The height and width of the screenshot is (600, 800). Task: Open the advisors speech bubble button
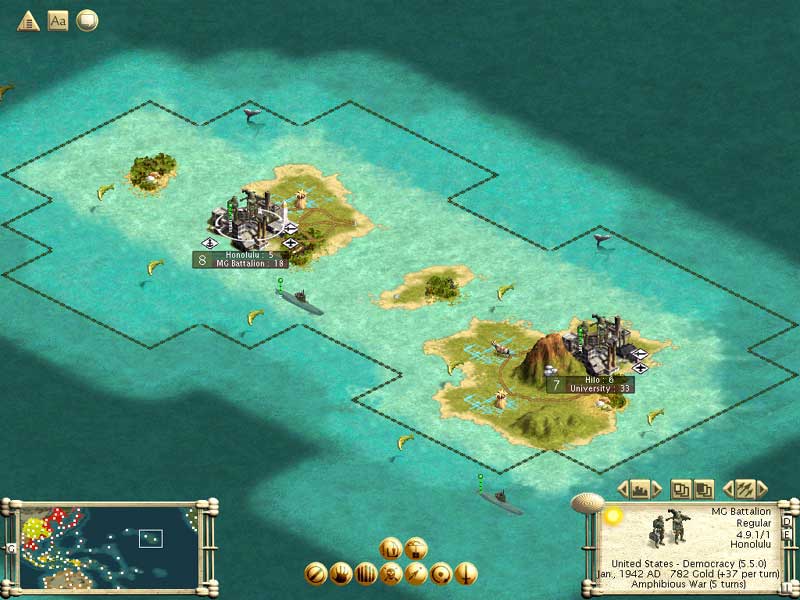[87, 20]
